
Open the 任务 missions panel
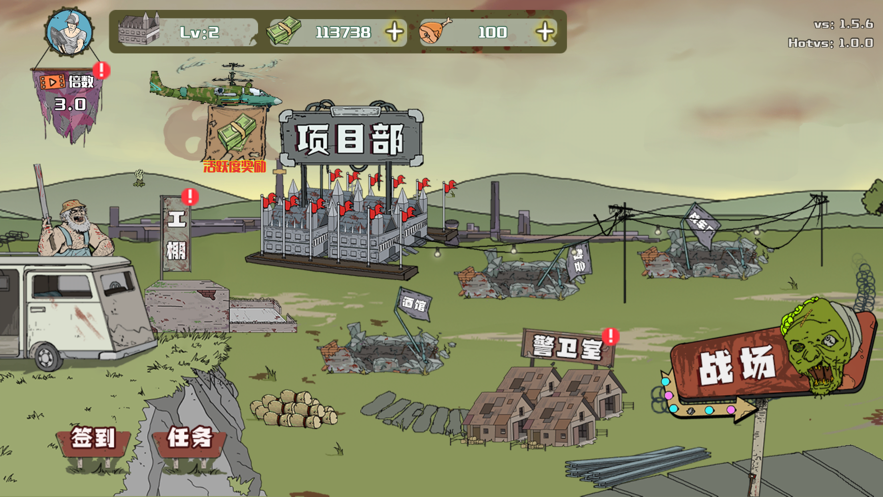tap(189, 438)
